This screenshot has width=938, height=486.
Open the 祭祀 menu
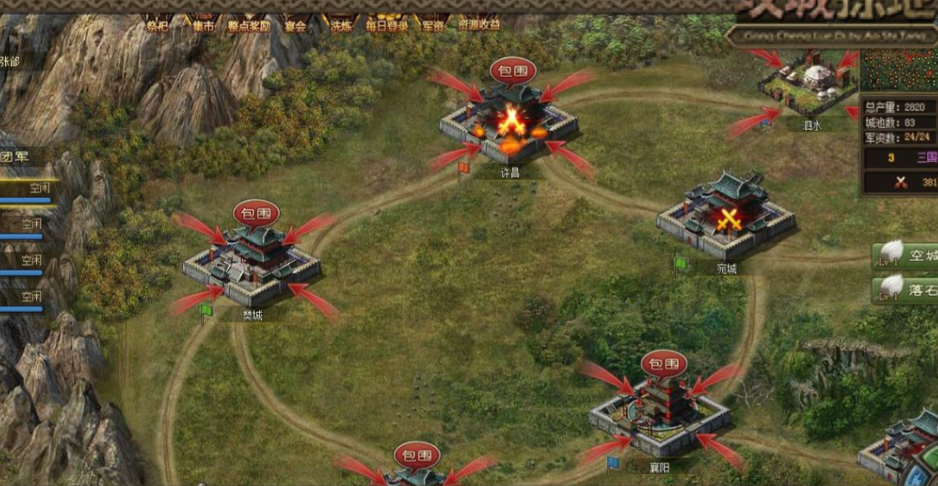click(157, 25)
